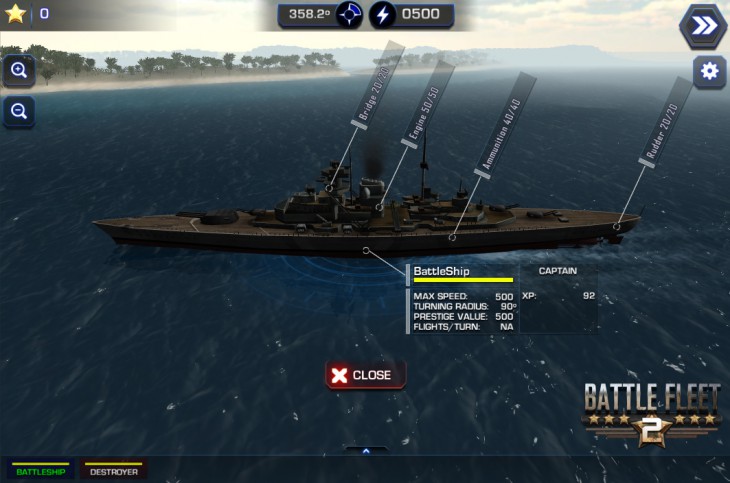This screenshot has width=730, height=483.
Task: Click the fast-forward double arrow button
Action: point(704,26)
